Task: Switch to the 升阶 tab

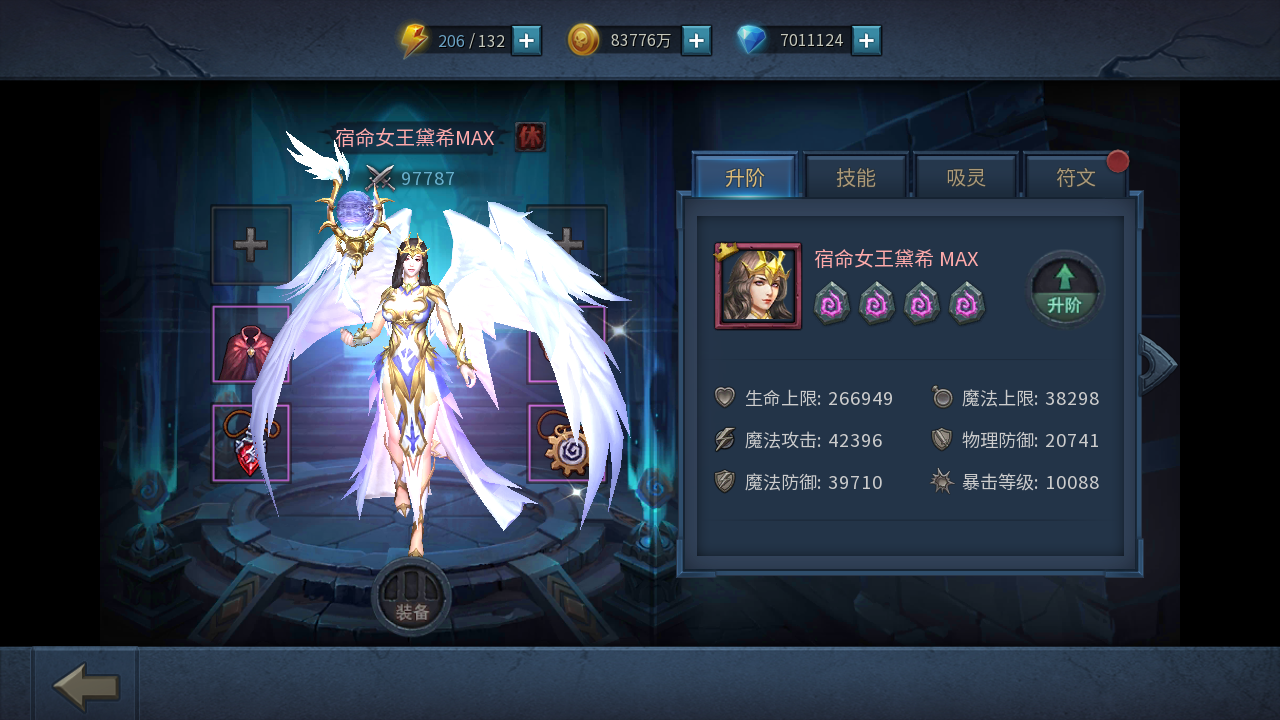Action: (745, 178)
